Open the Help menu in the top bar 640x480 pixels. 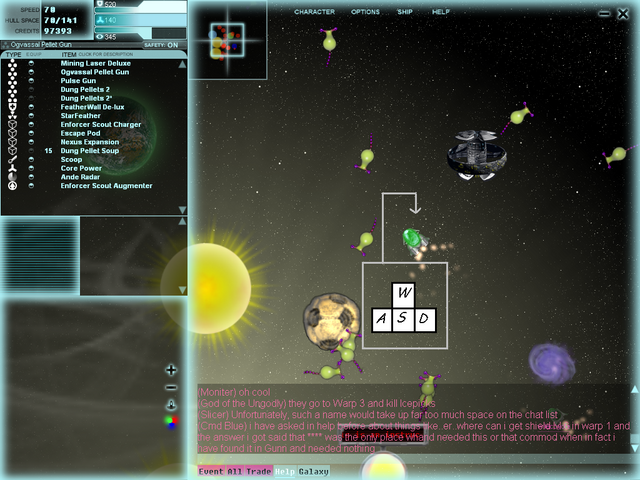(x=440, y=12)
